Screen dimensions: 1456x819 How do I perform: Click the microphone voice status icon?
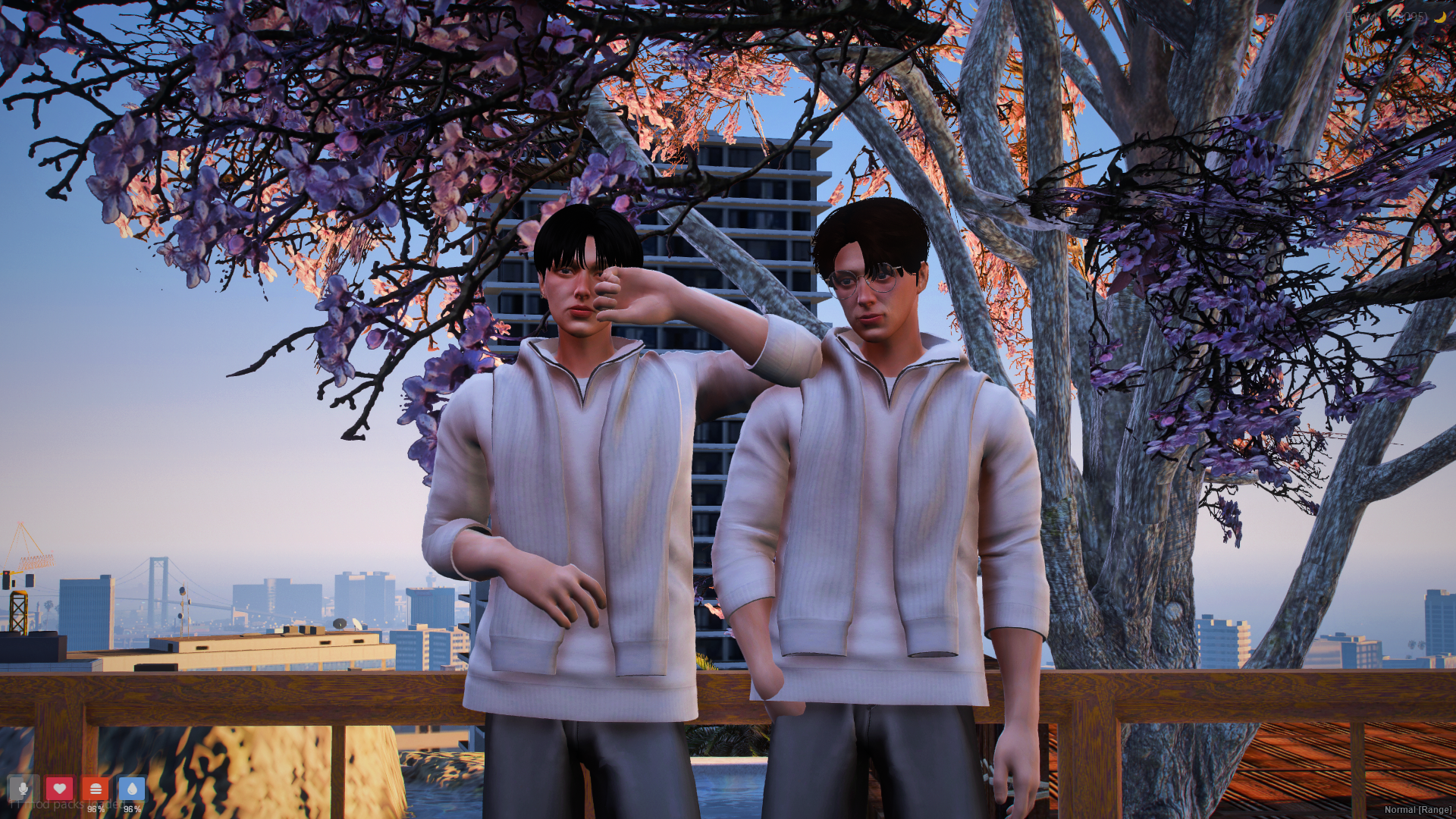23,789
